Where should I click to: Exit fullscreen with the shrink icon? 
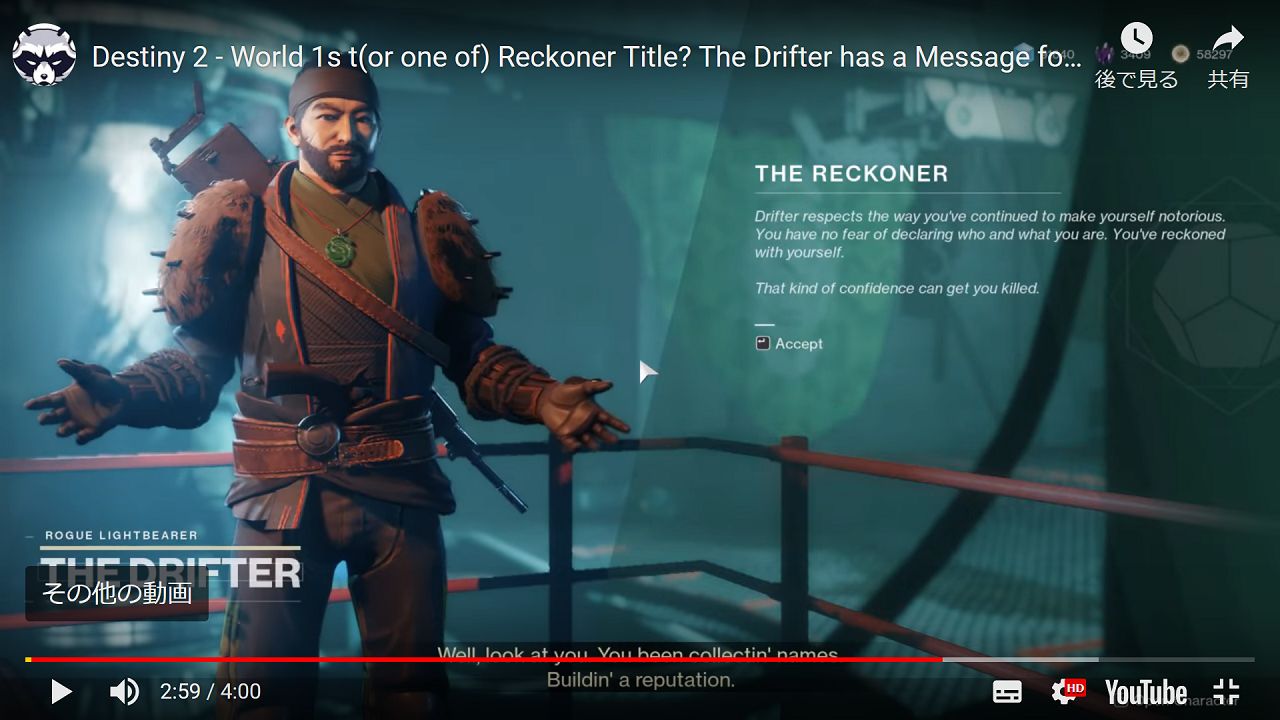1225,691
